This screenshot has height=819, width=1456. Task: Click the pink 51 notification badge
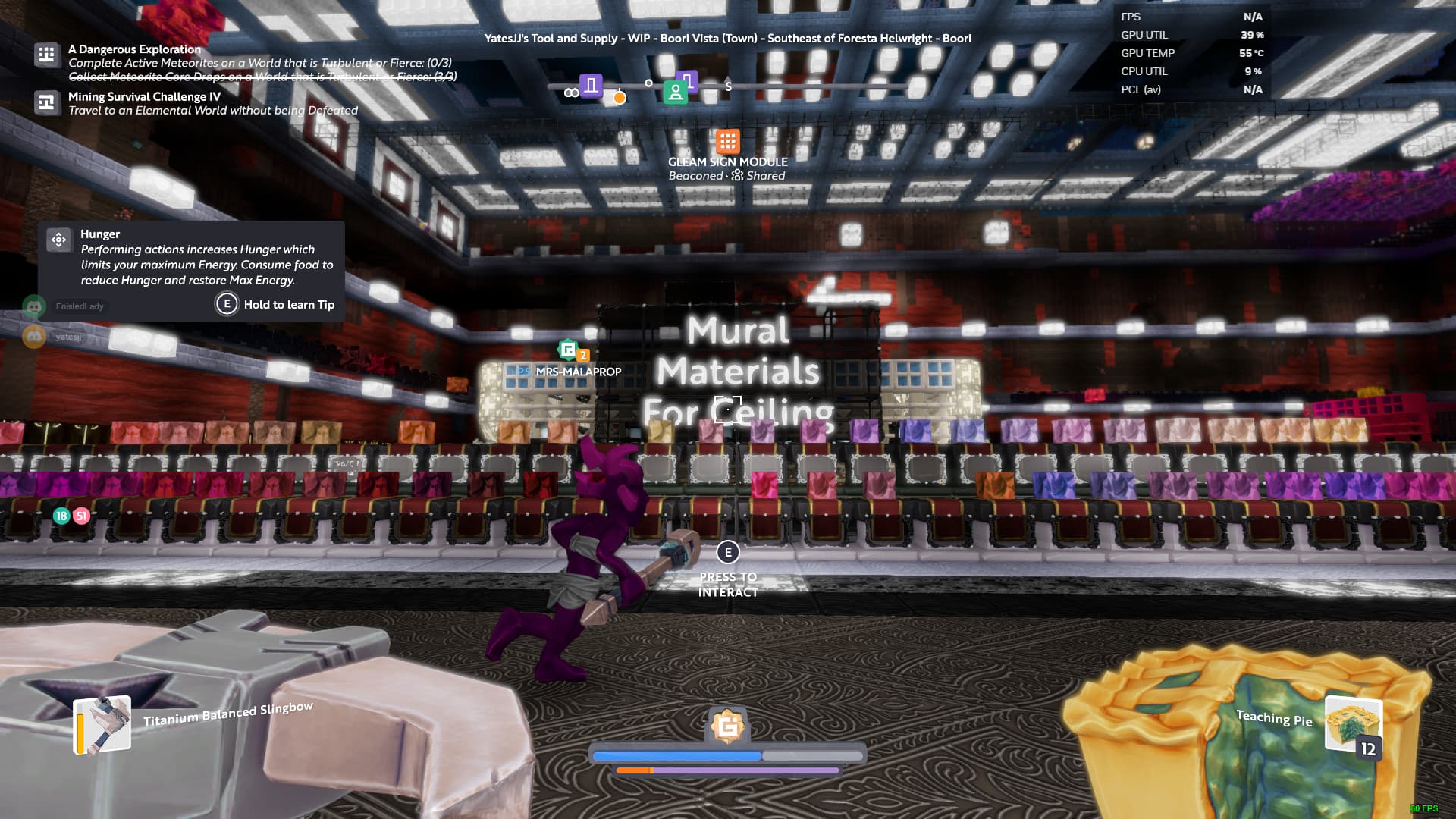point(81,516)
